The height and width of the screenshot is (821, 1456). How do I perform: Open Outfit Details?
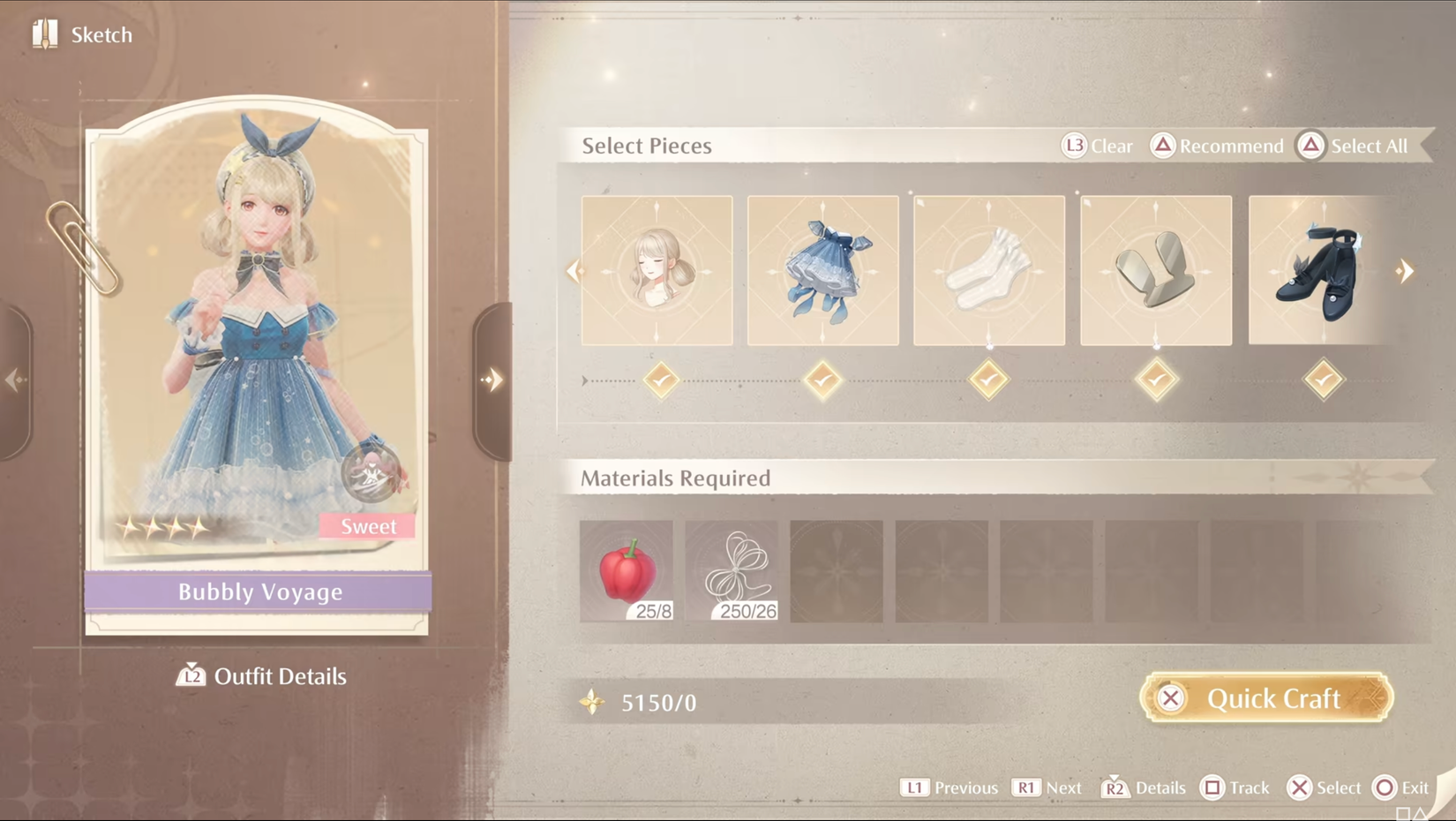click(260, 676)
